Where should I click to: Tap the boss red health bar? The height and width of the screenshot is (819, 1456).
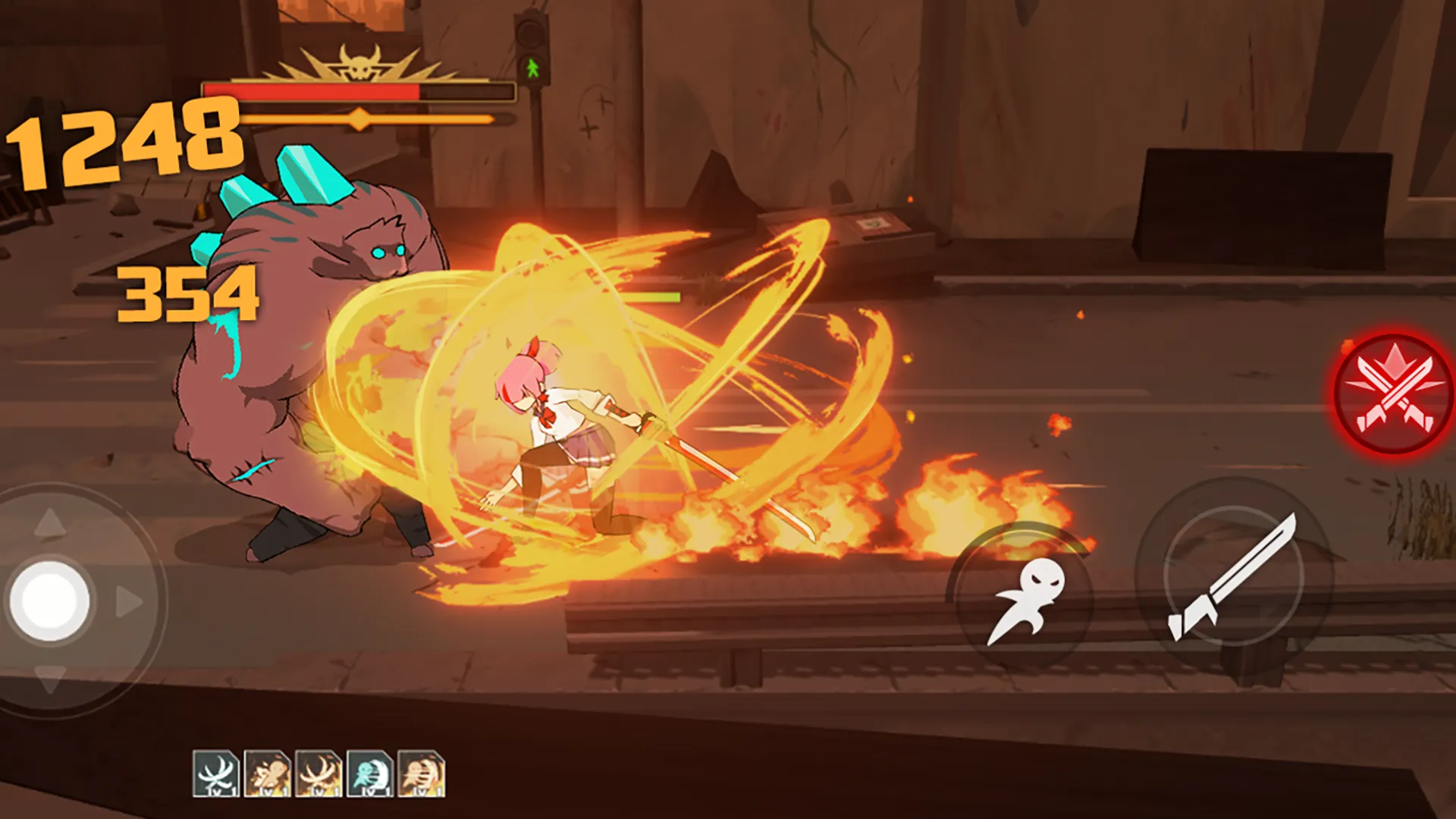pyautogui.click(x=311, y=91)
